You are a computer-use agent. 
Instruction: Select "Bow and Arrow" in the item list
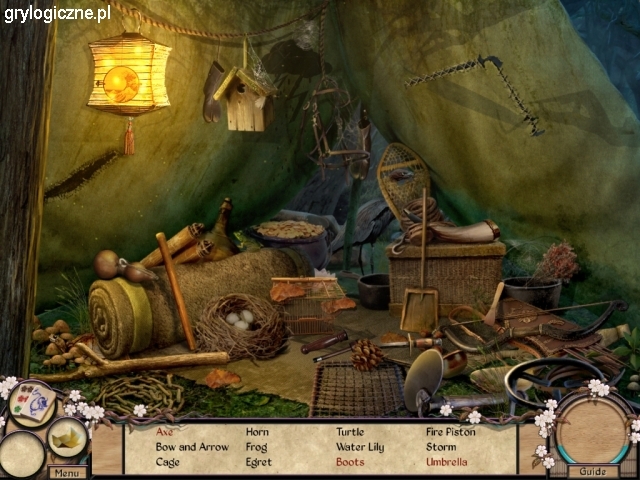(x=192, y=447)
